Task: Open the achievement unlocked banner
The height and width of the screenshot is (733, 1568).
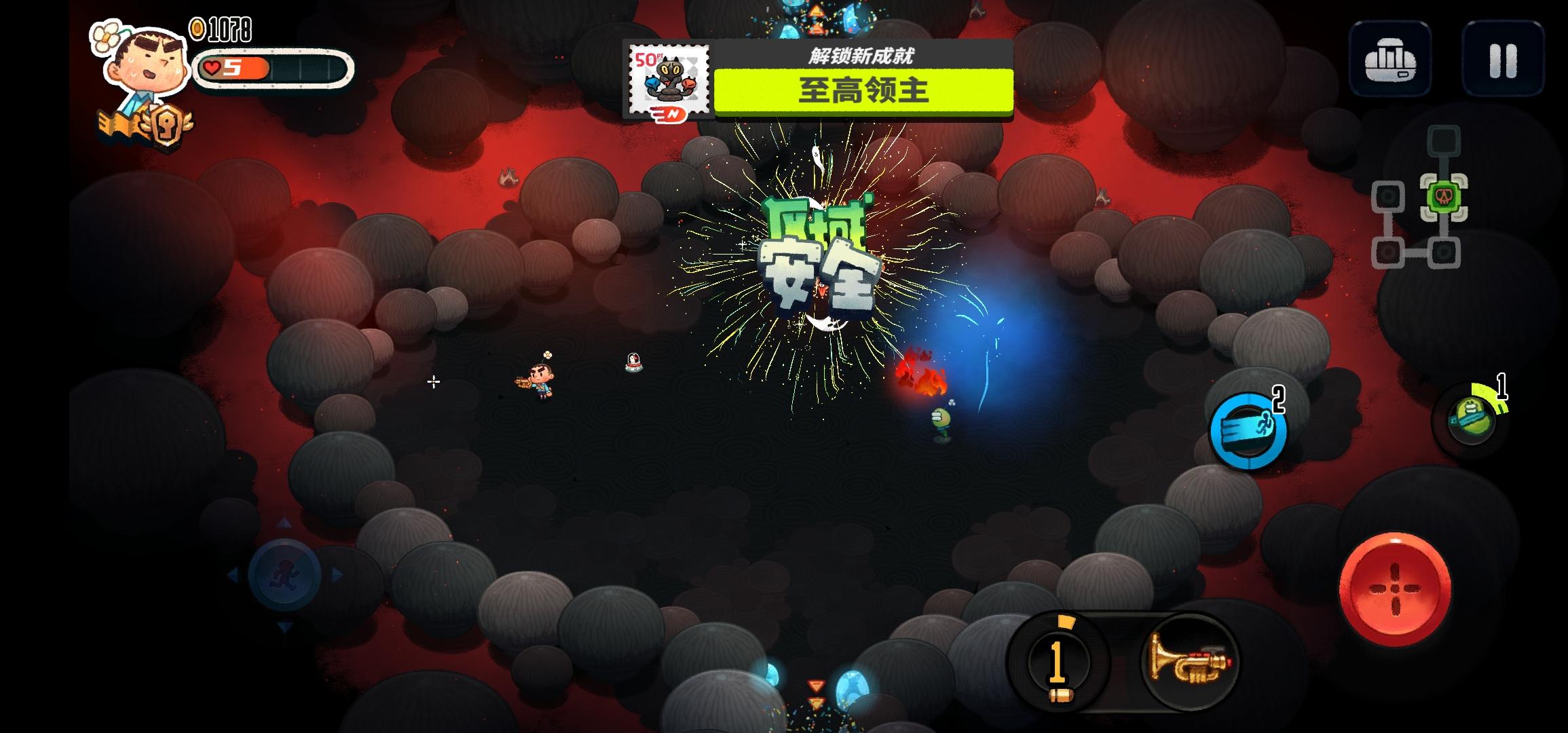Action: click(x=818, y=80)
